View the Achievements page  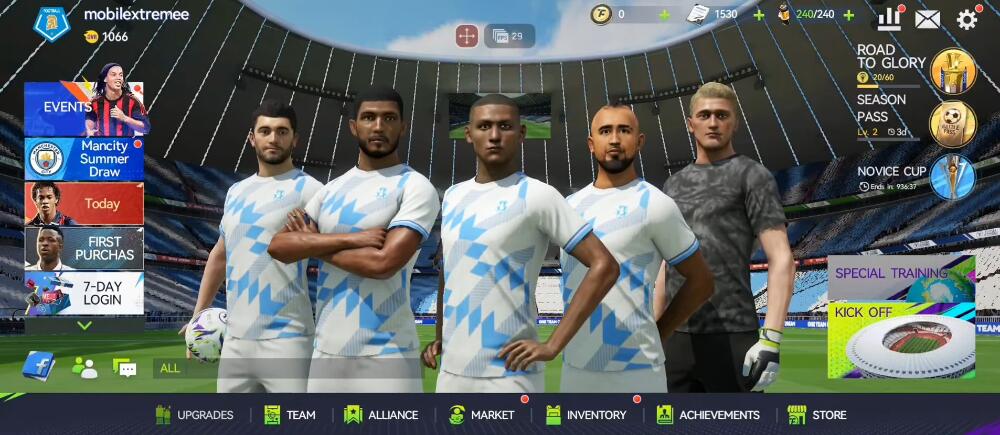coord(708,415)
